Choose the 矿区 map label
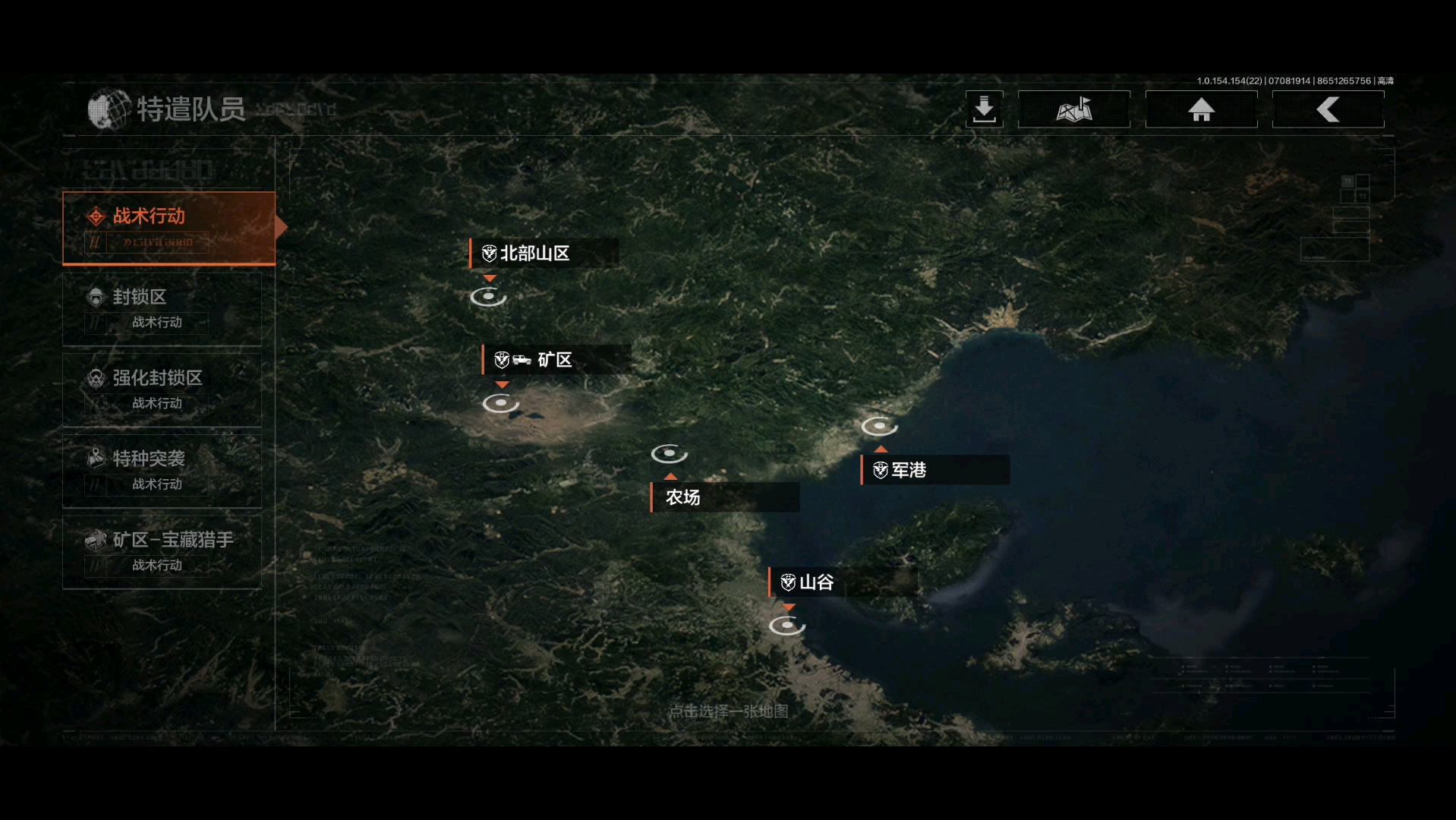This screenshot has width=1456, height=820. [556, 360]
